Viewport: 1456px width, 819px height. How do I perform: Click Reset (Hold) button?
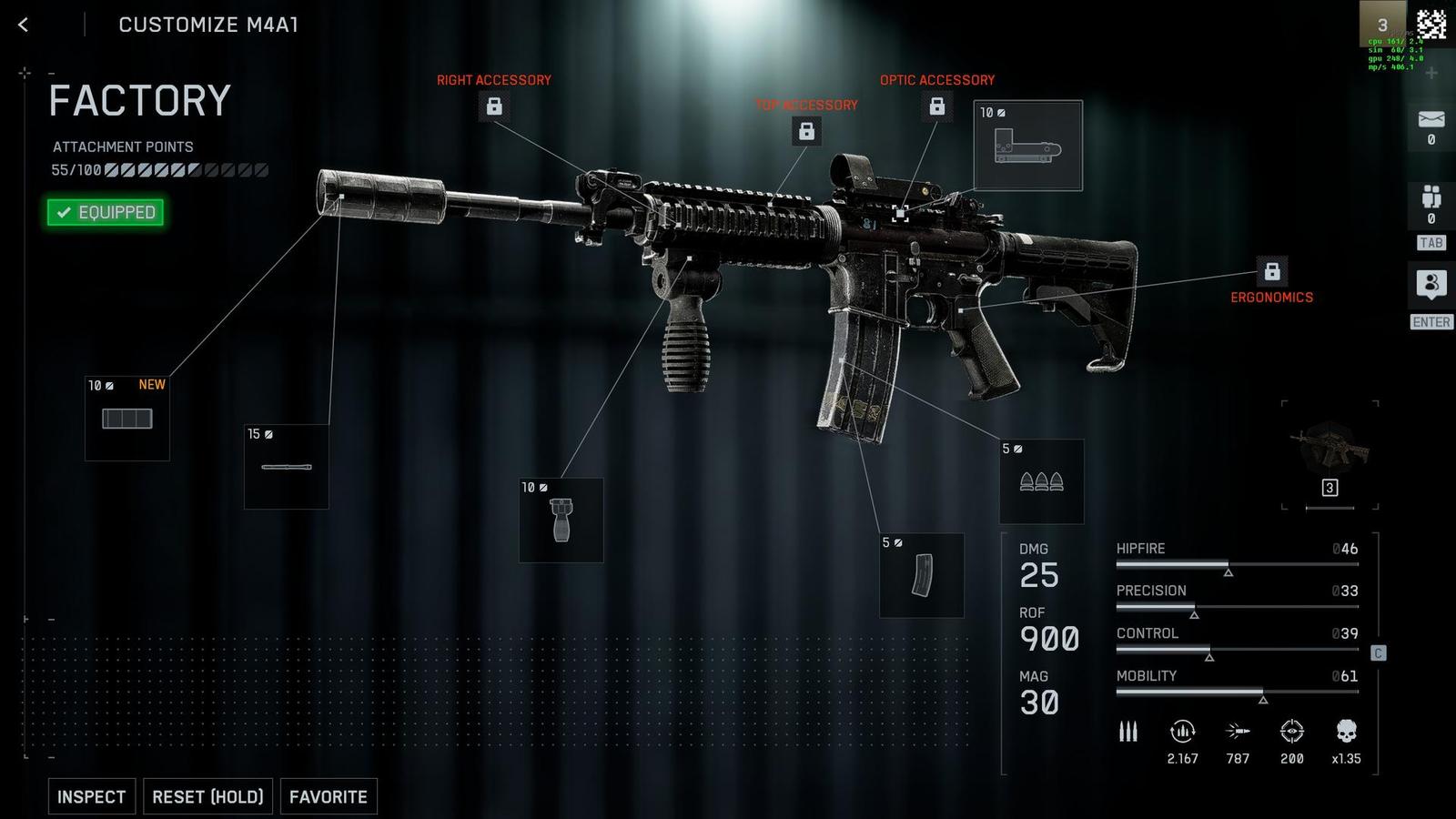click(x=207, y=796)
